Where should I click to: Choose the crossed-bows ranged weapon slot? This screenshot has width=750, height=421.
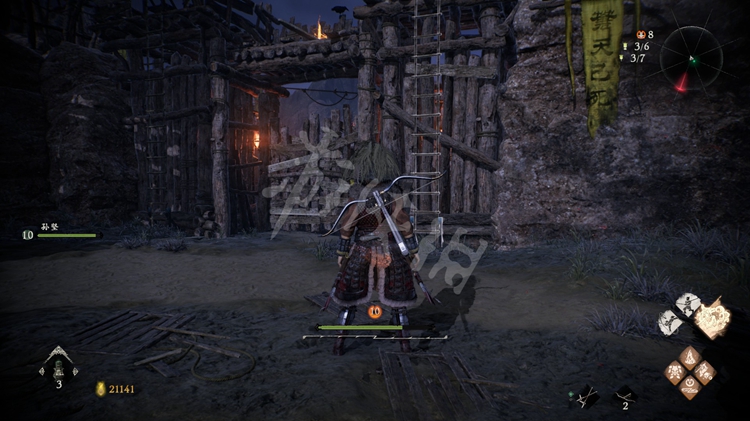(x=586, y=396)
